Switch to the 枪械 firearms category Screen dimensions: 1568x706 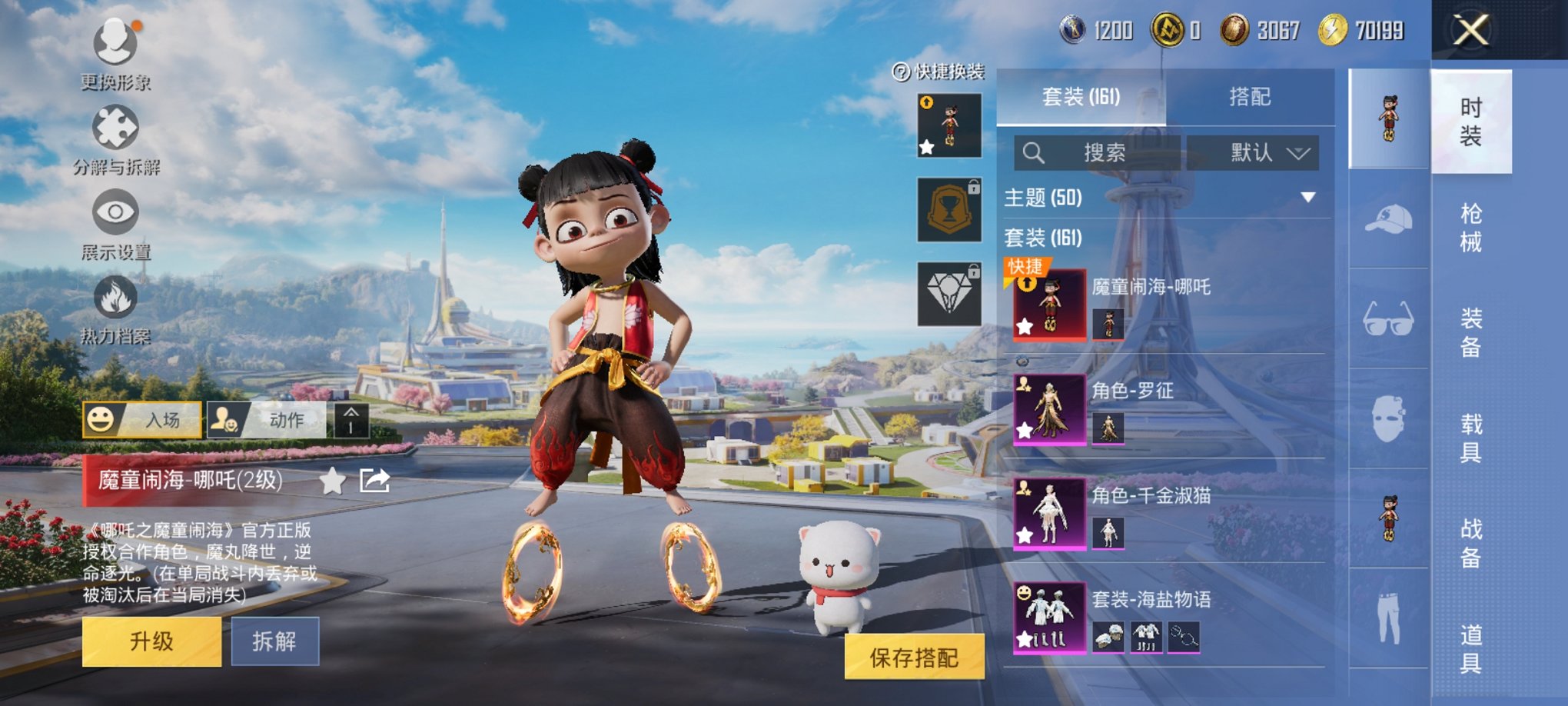click(x=1470, y=228)
